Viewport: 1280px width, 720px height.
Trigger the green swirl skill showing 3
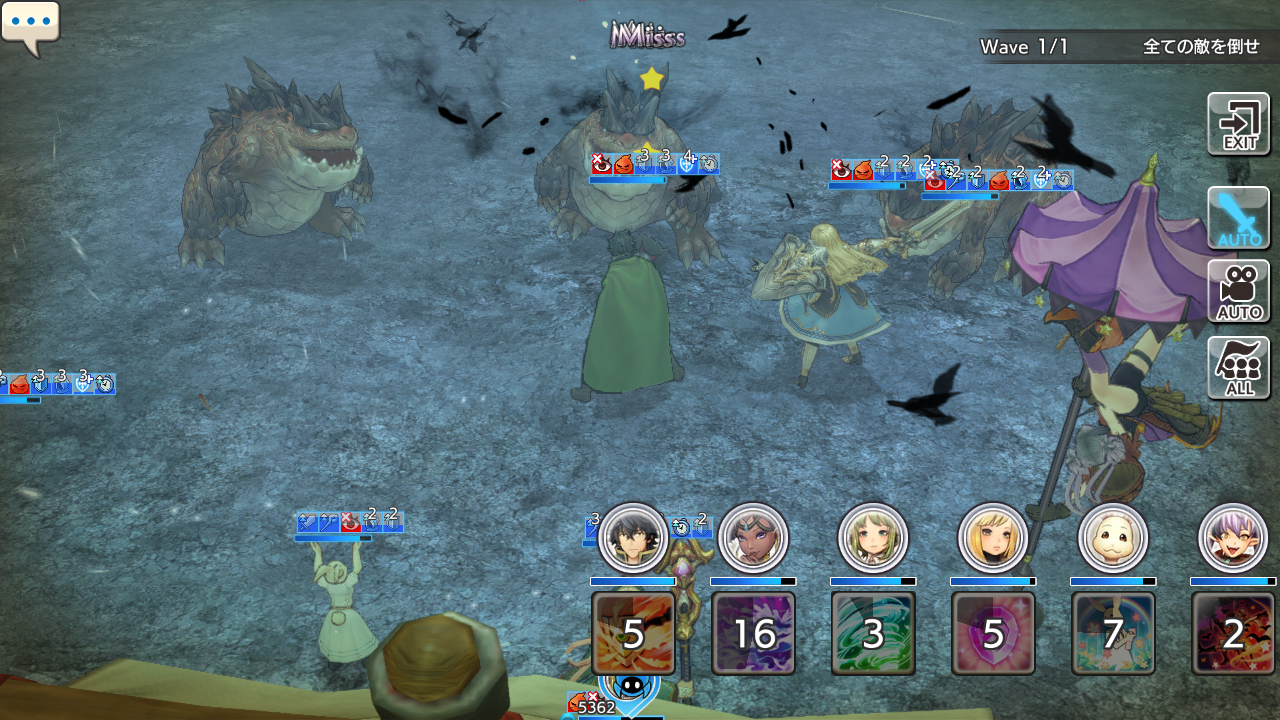(x=873, y=633)
